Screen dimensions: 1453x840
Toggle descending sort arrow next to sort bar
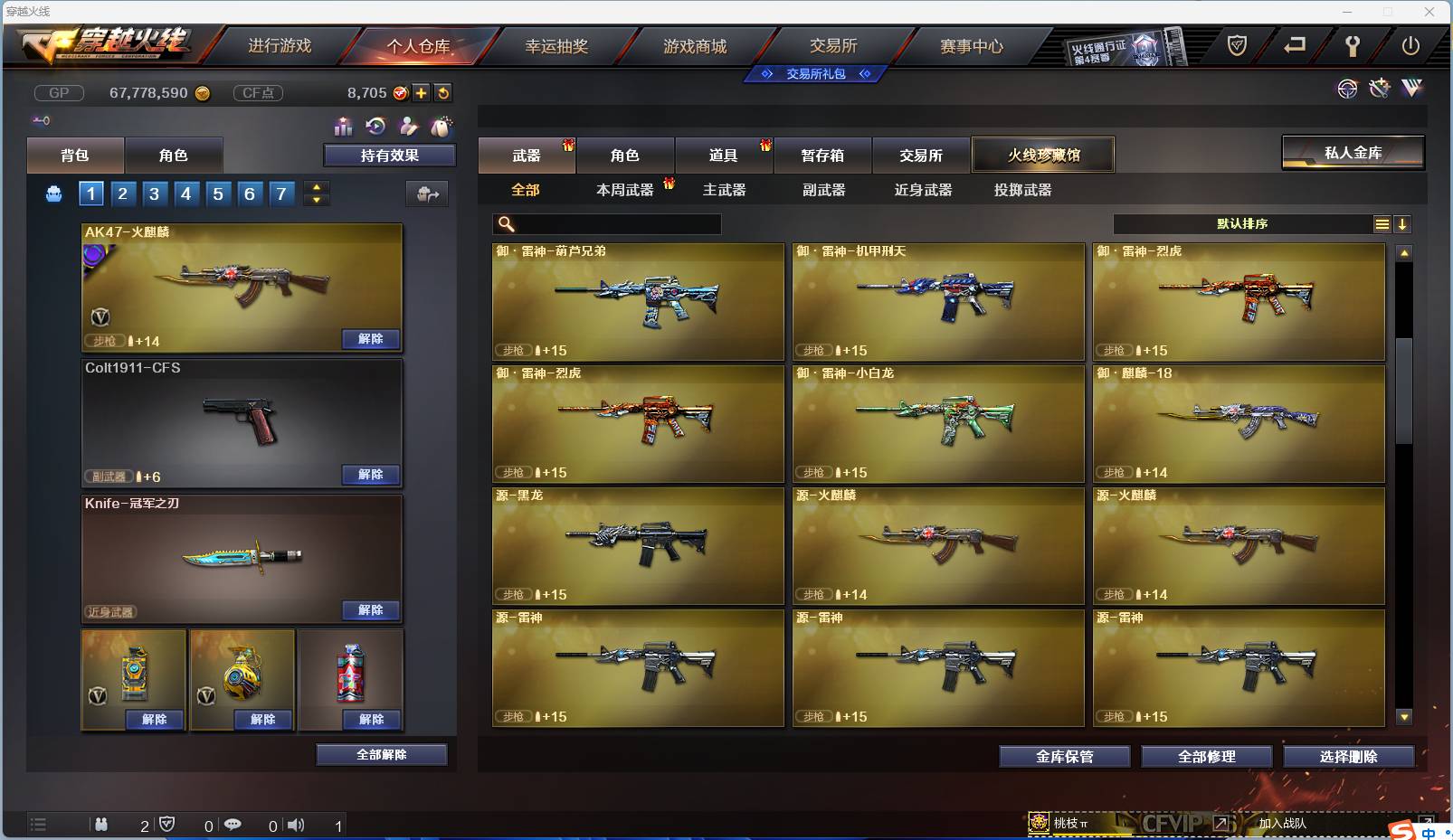click(1402, 223)
